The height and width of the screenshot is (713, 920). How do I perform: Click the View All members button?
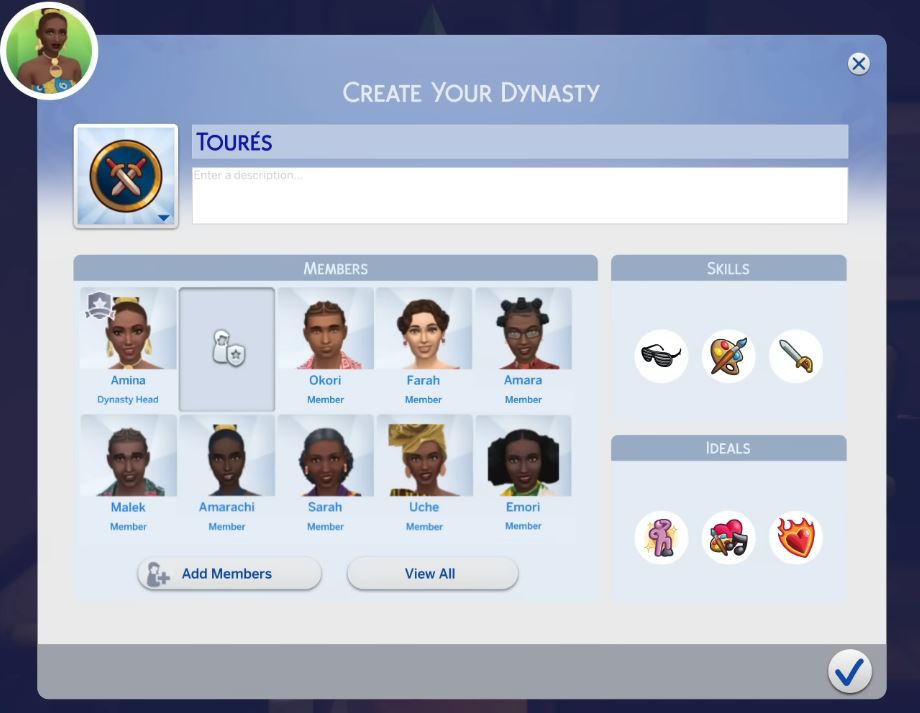(432, 574)
